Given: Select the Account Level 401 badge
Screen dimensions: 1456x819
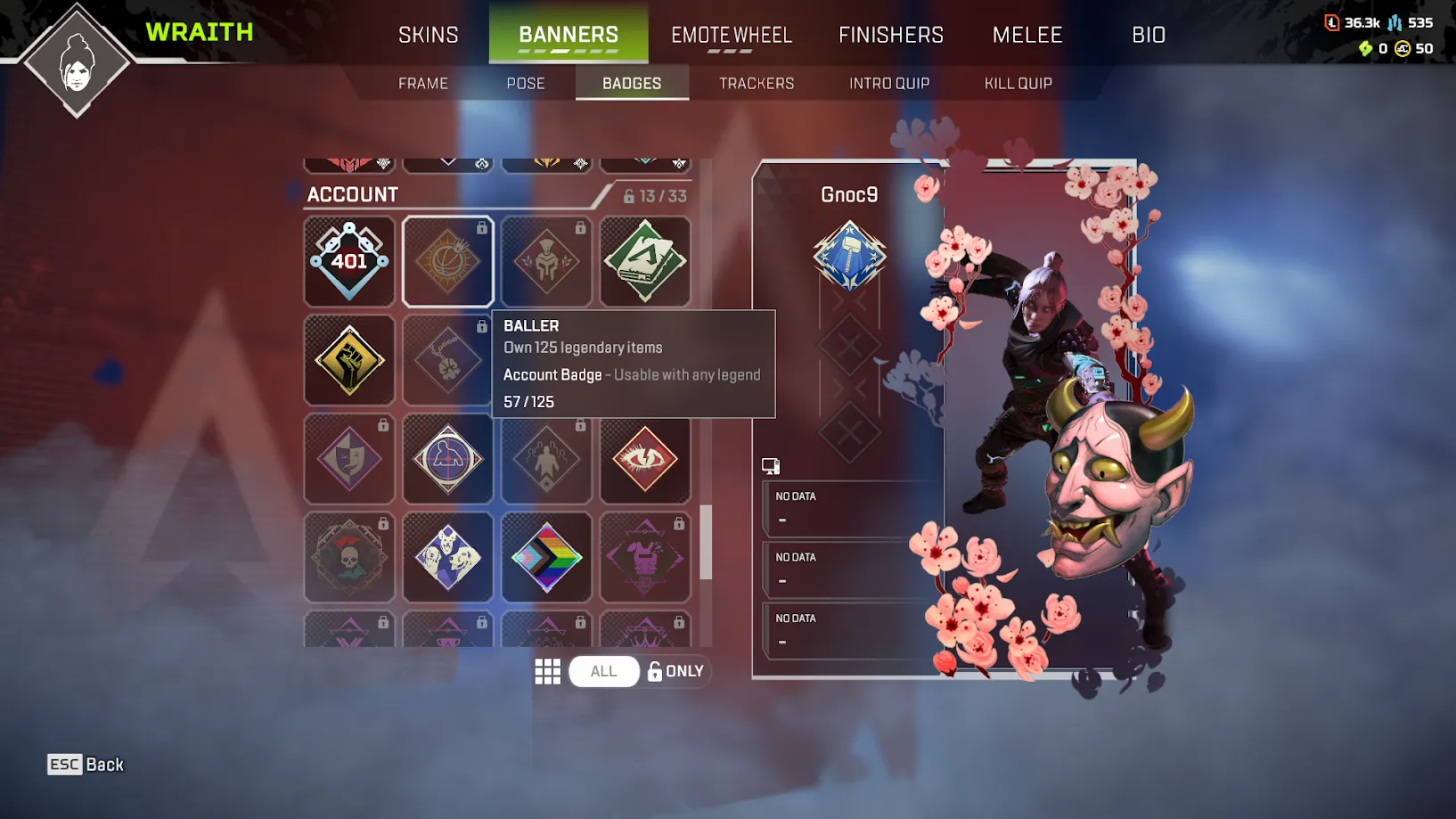Looking at the screenshot, I should [349, 261].
